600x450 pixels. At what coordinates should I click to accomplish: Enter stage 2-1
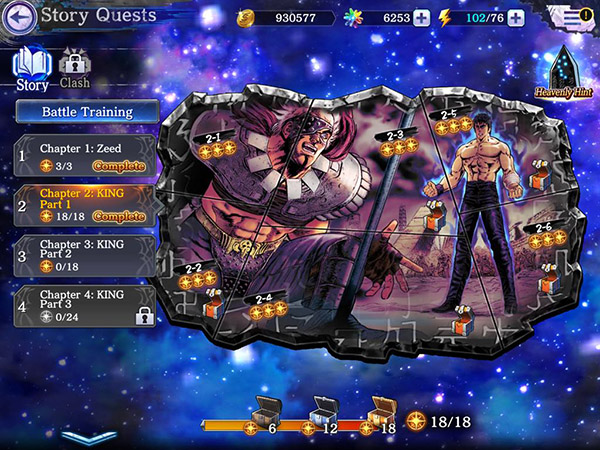click(215, 143)
